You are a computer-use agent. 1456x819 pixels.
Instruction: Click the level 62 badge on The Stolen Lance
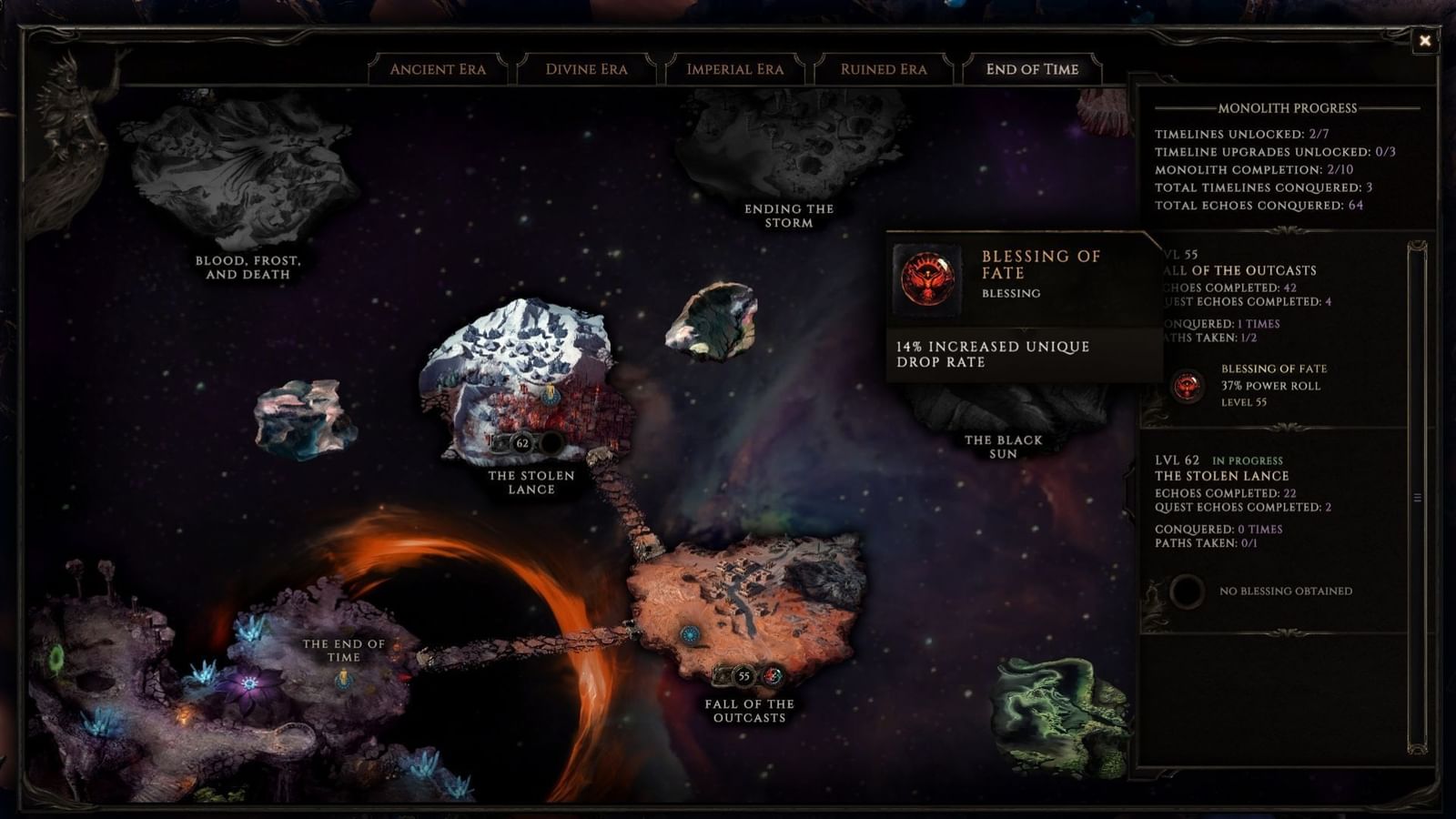coord(521,443)
